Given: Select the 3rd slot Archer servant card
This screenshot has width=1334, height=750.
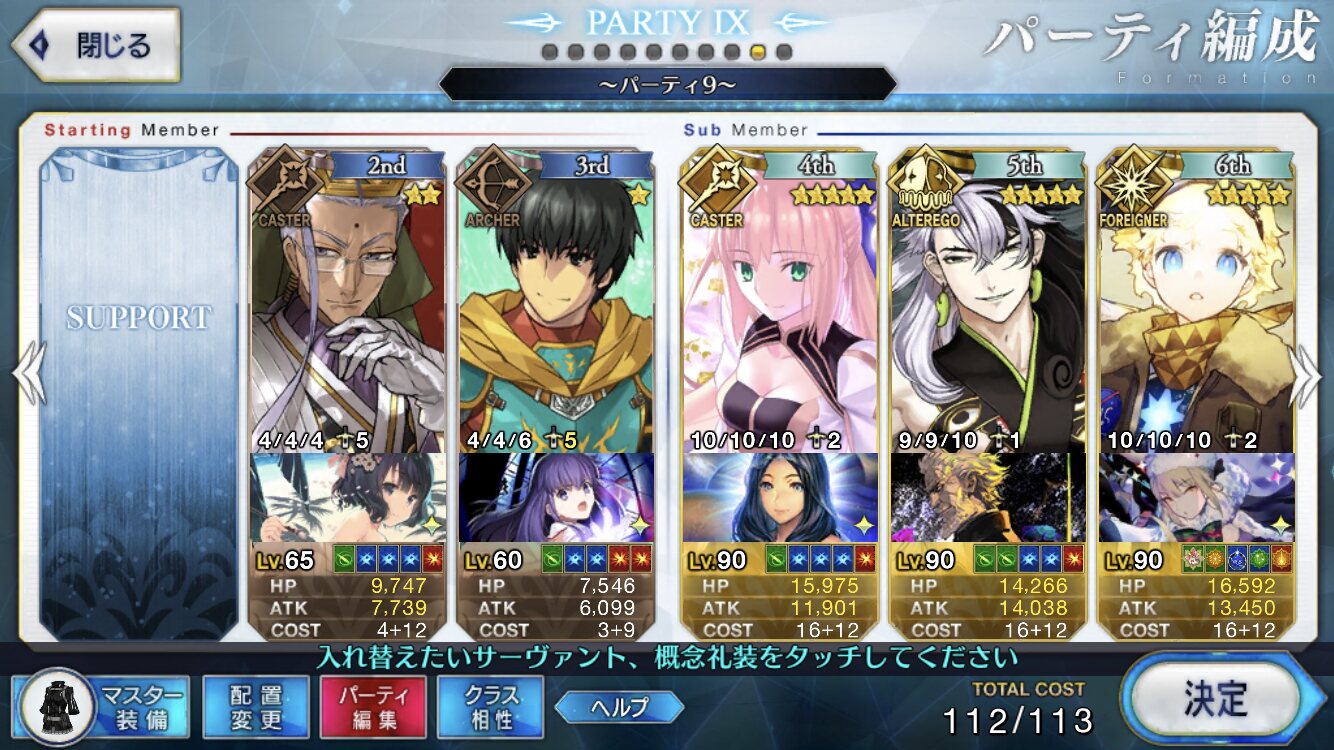Looking at the screenshot, I should (x=555, y=300).
